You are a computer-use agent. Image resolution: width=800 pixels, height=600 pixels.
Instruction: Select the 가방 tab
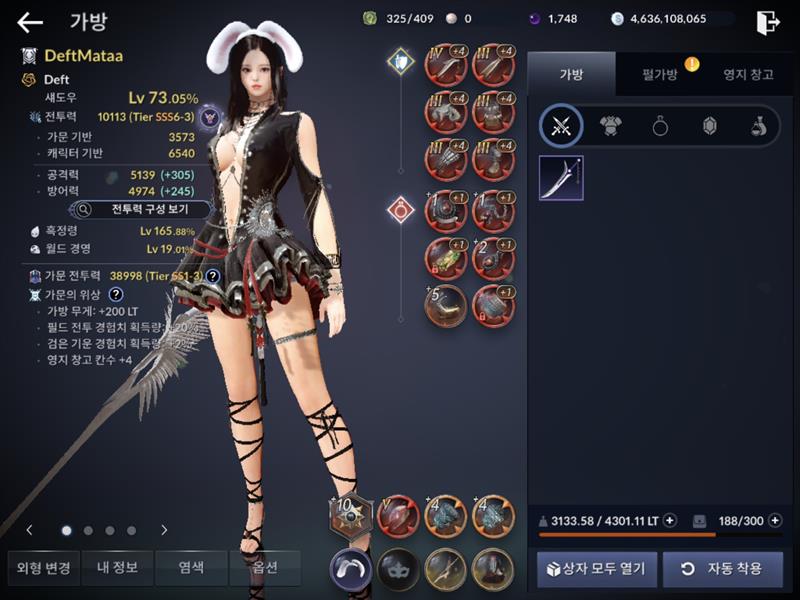pyautogui.click(x=571, y=75)
